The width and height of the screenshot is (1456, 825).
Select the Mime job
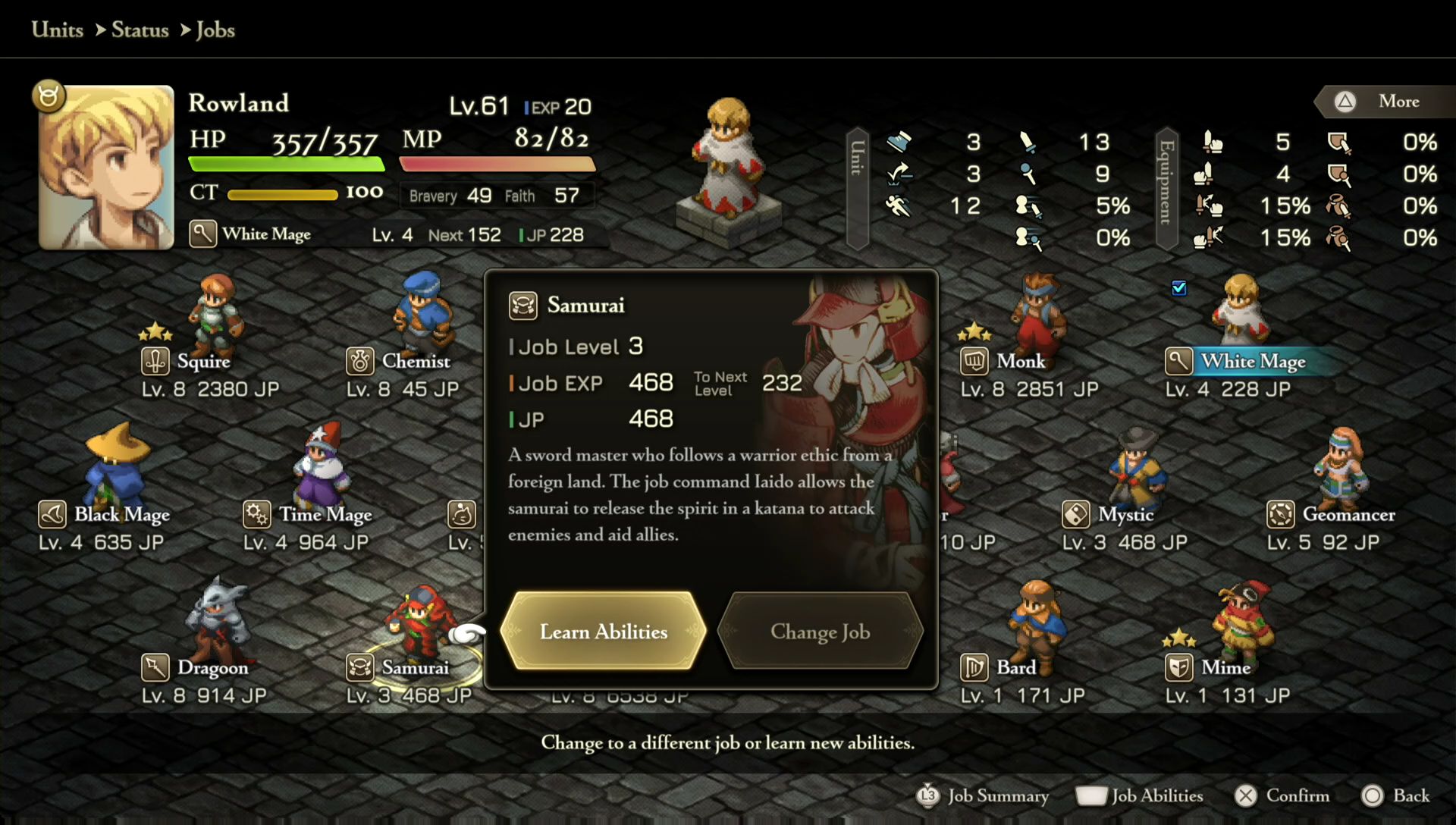point(1225,667)
